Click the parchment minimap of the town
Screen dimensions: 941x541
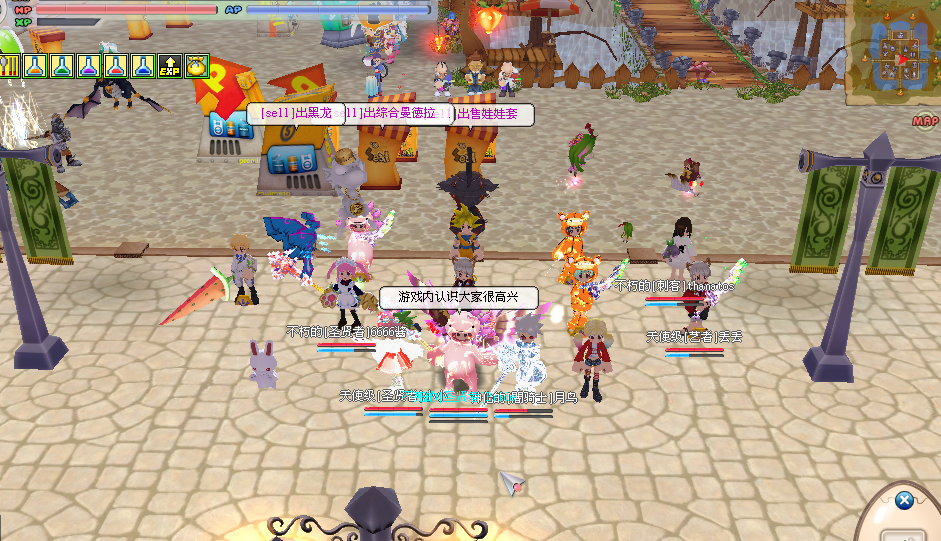[x=893, y=50]
